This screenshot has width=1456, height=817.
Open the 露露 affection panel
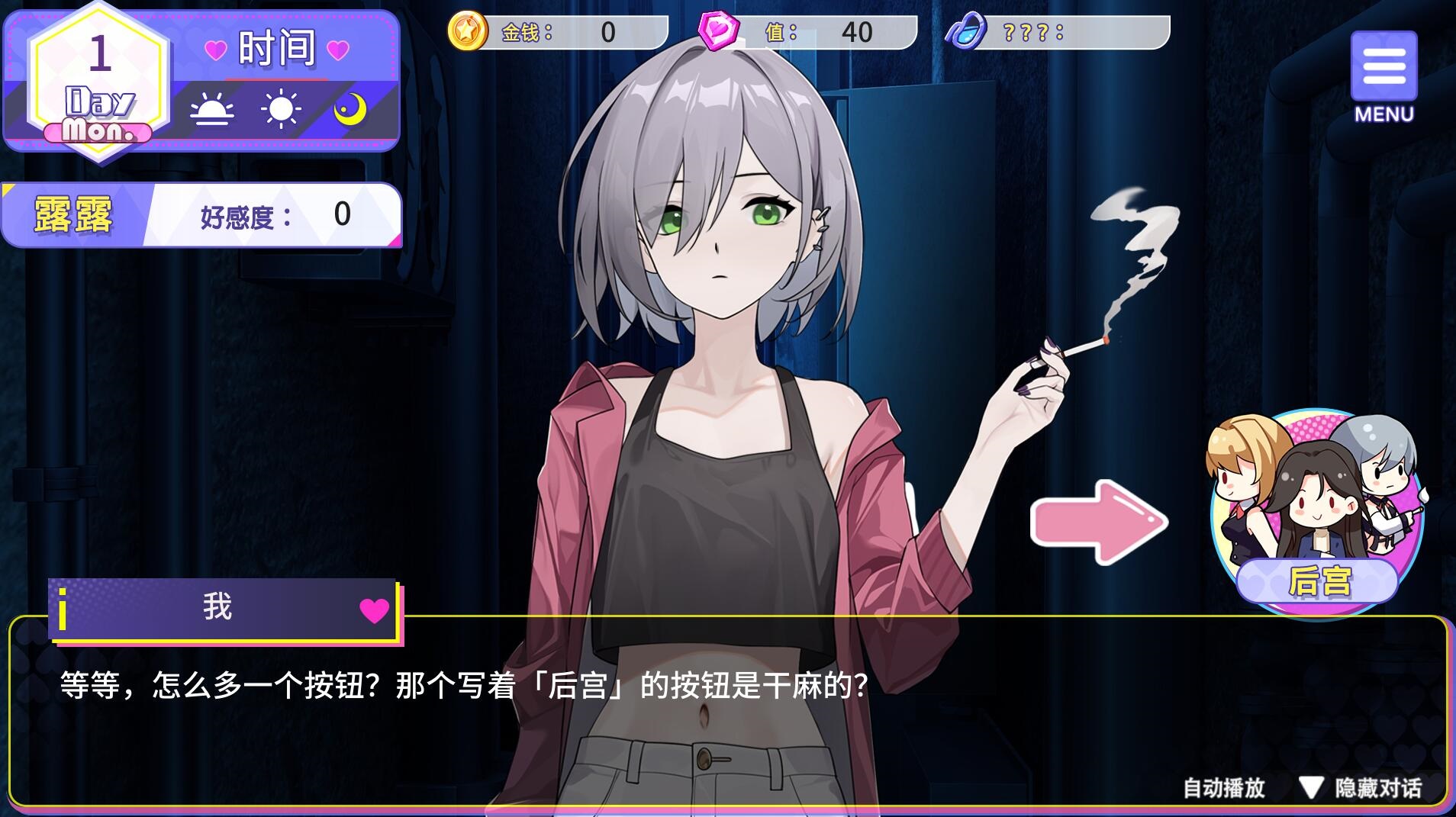coord(201,215)
